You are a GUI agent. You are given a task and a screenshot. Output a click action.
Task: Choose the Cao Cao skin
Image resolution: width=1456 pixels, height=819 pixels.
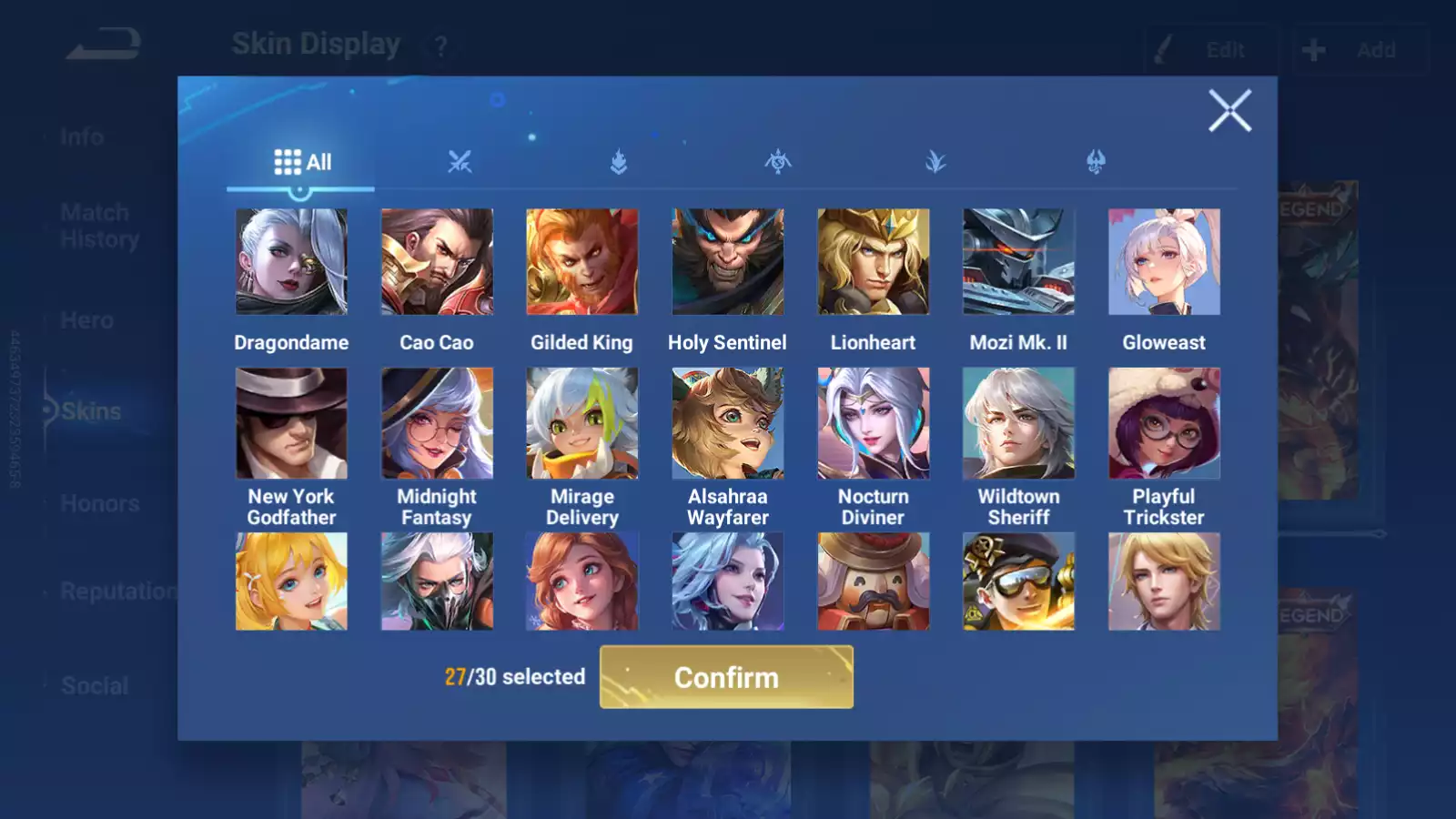[437, 262]
